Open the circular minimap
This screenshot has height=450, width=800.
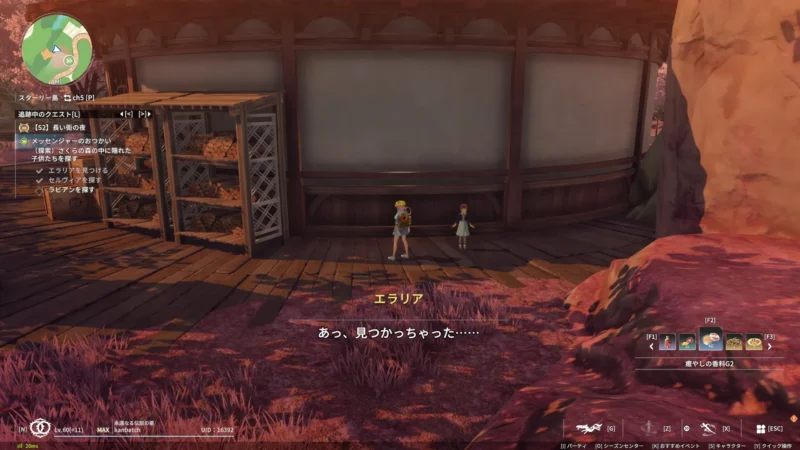pyautogui.click(x=57, y=47)
